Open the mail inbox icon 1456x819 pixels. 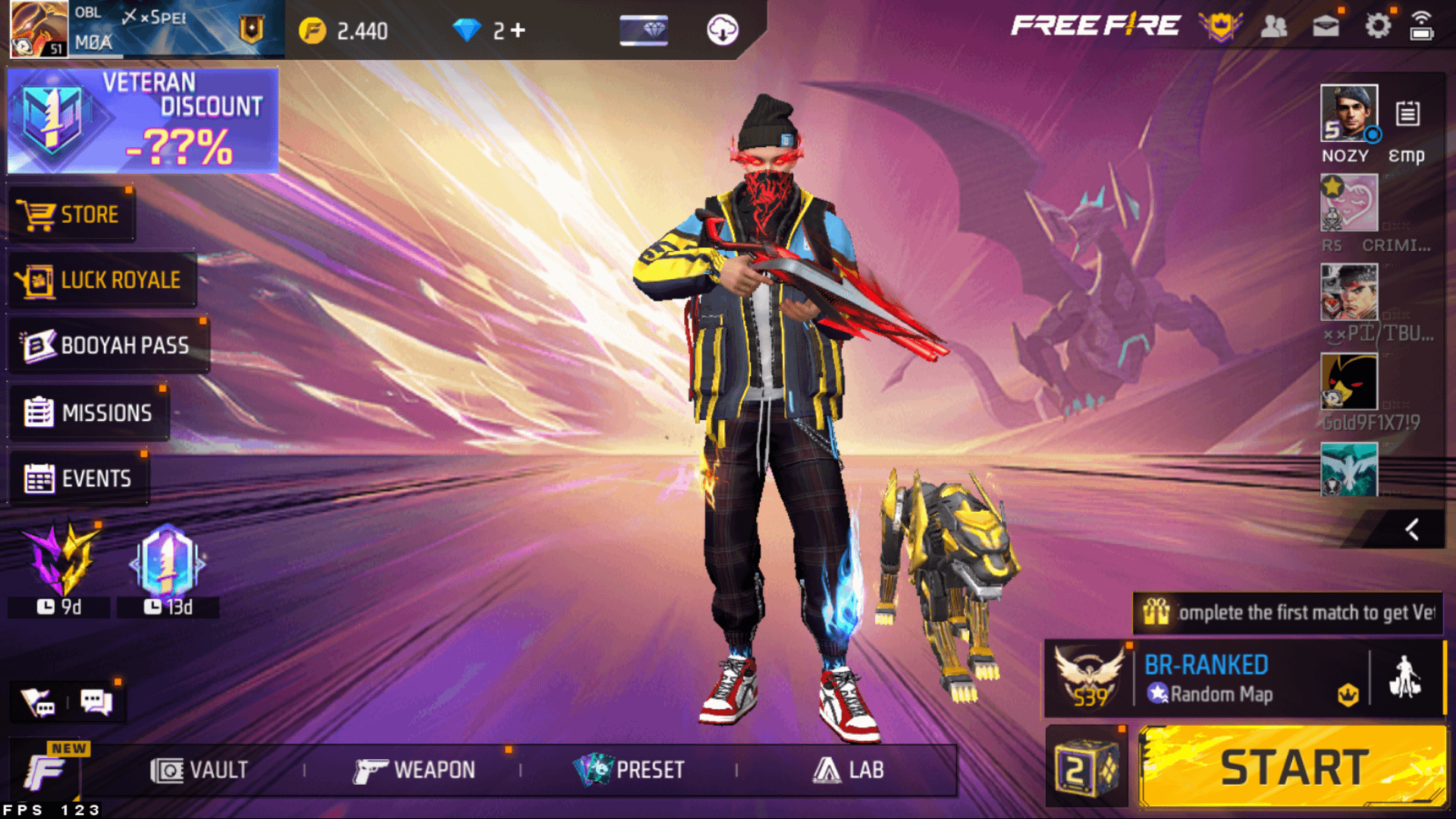point(1325,27)
